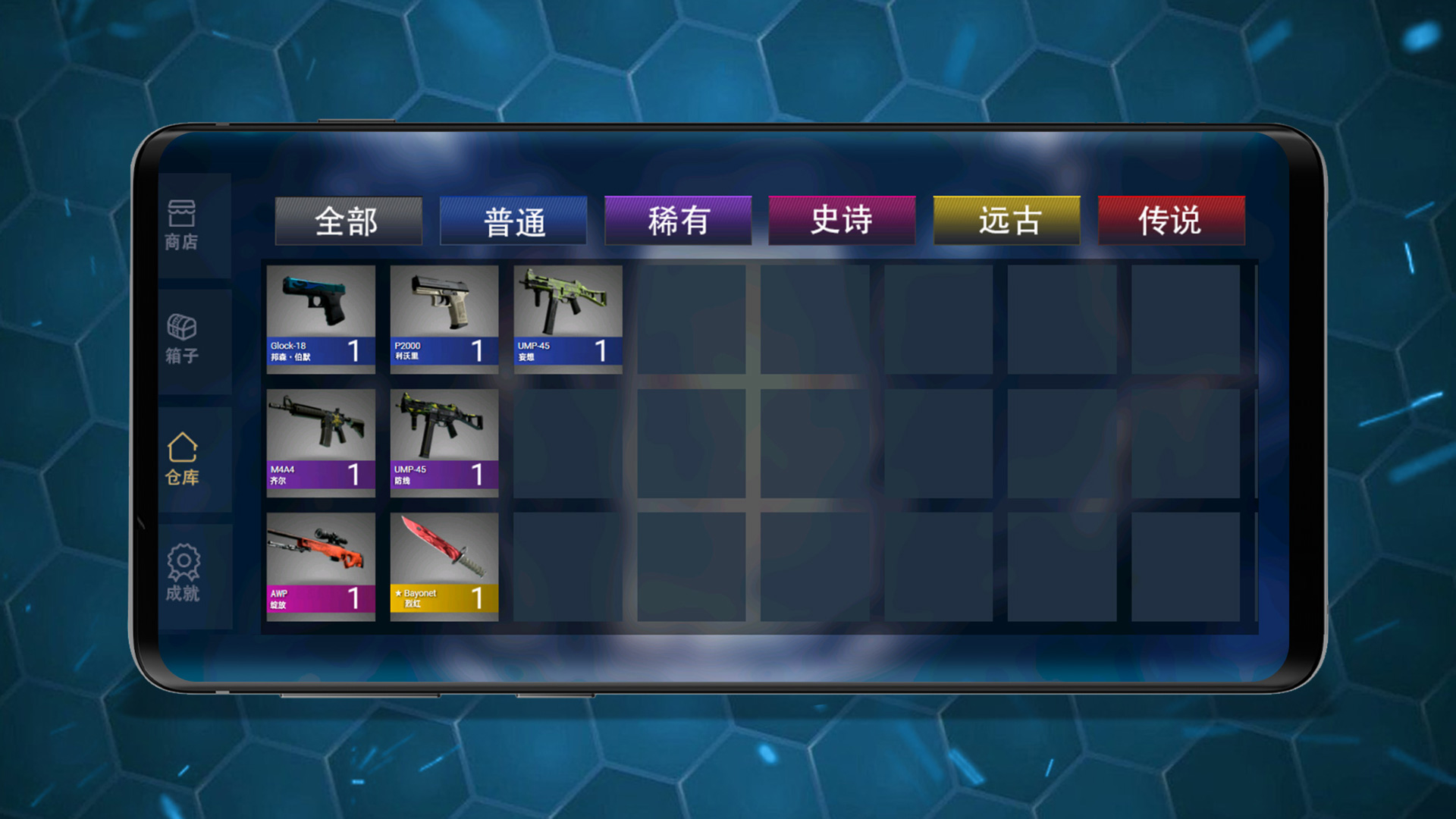
Task: Switch to the 普通 (Common) filter tab
Action: pos(513,221)
